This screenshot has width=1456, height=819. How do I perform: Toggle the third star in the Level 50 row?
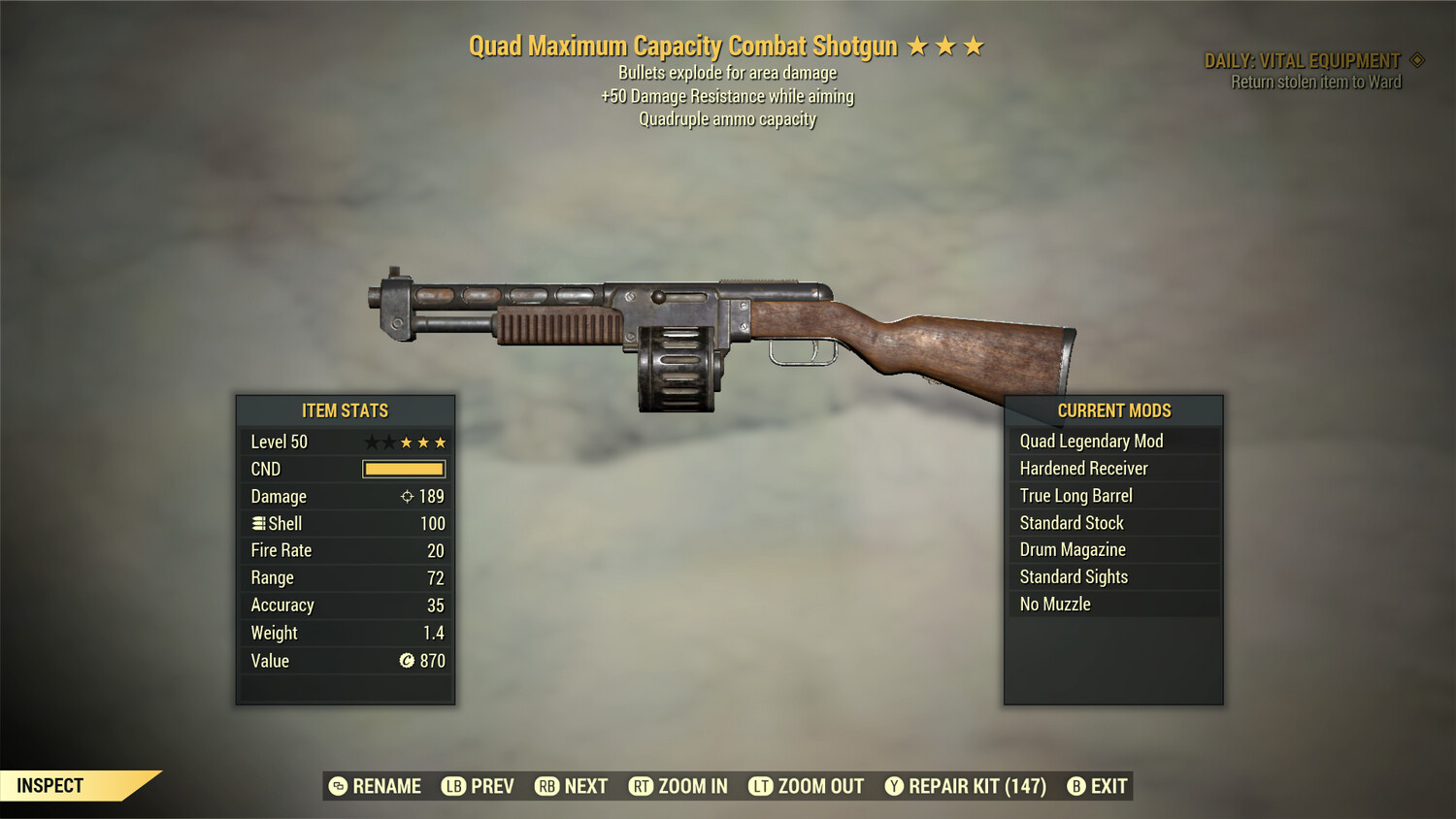[x=408, y=442]
